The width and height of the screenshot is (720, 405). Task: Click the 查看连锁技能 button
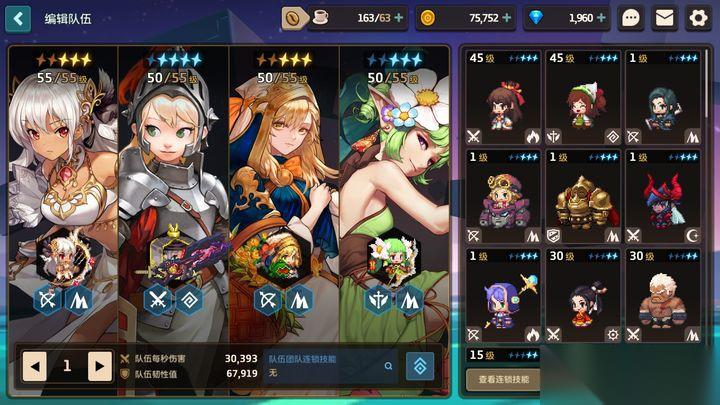point(502,380)
